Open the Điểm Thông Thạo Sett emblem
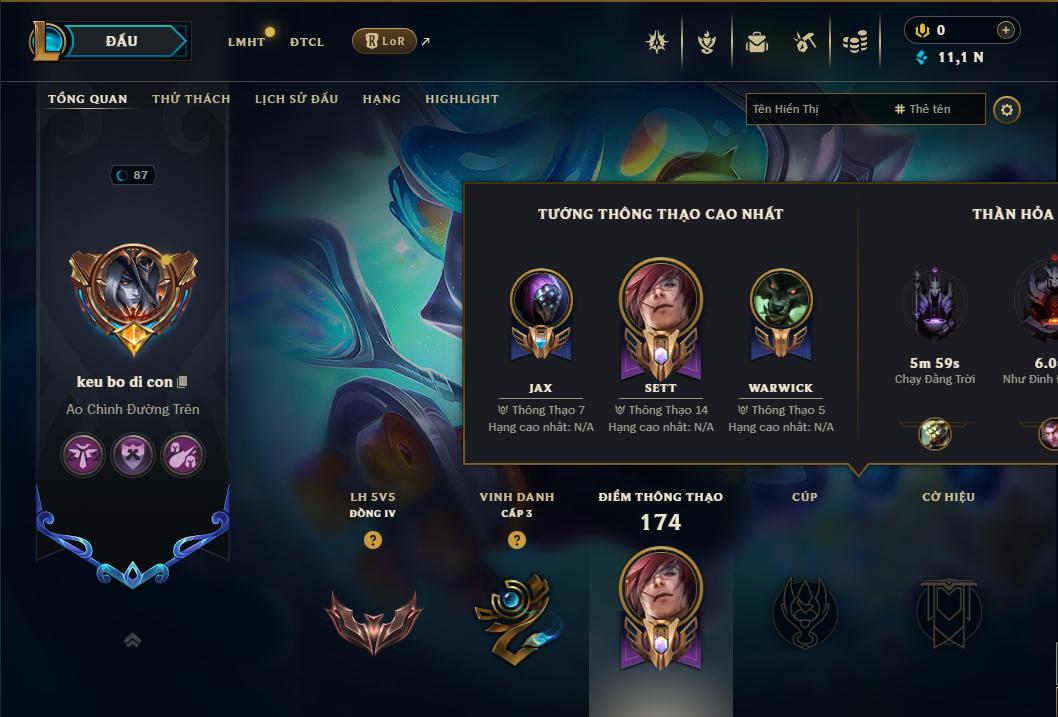The image size is (1058, 717). point(660,609)
